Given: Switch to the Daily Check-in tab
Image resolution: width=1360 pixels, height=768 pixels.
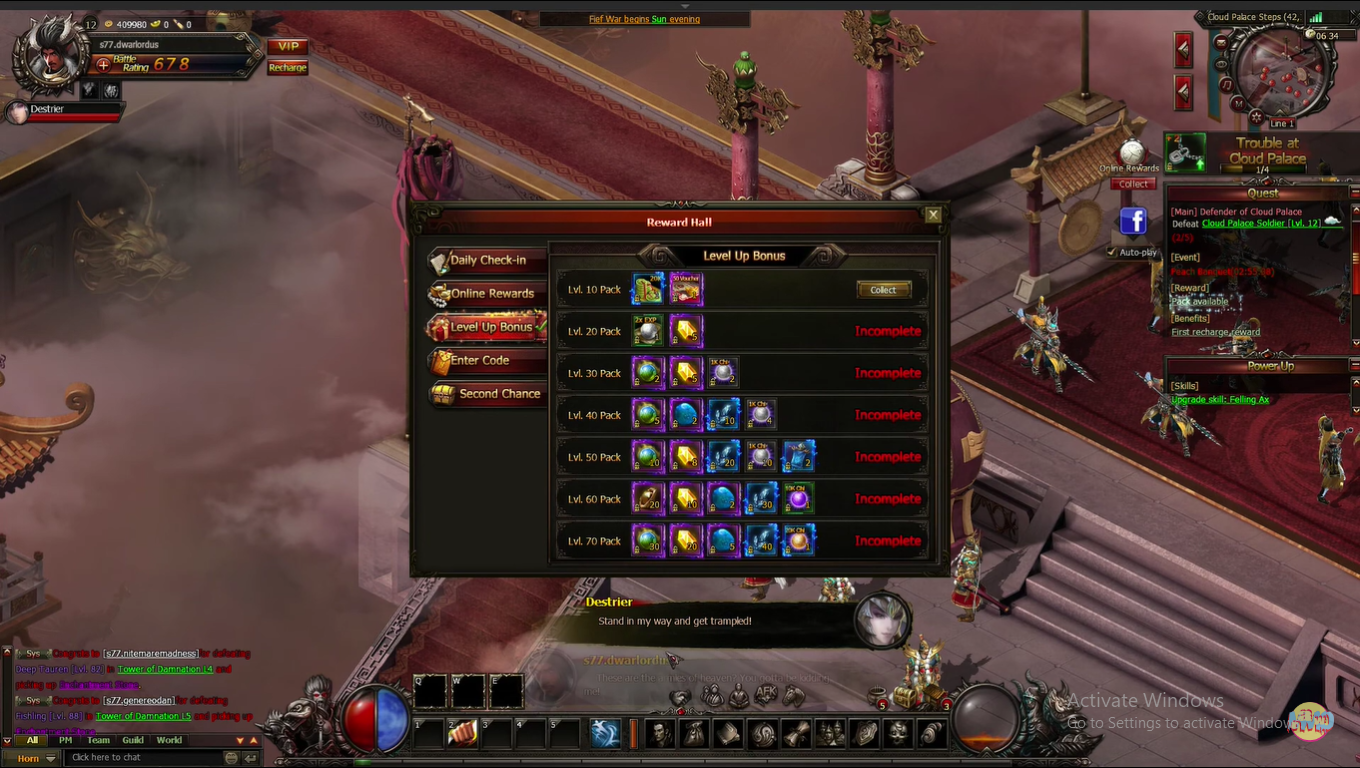Looking at the screenshot, I should pyautogui.click(x=487, y=260).
